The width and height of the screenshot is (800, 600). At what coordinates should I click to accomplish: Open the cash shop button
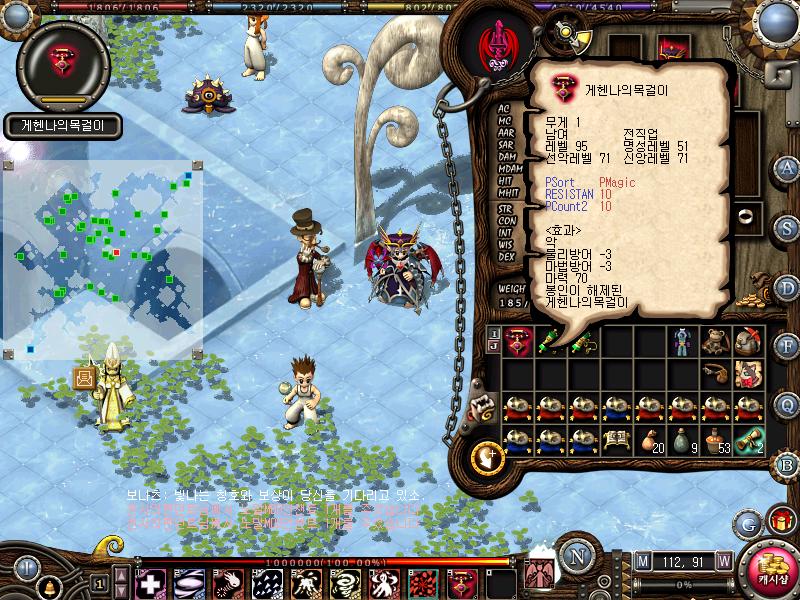(x=772, y=569)
